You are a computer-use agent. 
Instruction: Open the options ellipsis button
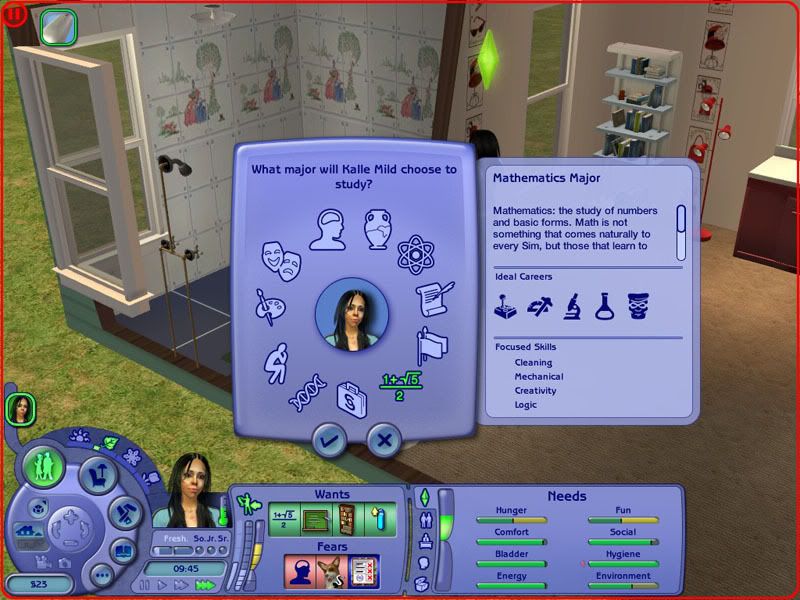tap(101, 575)
